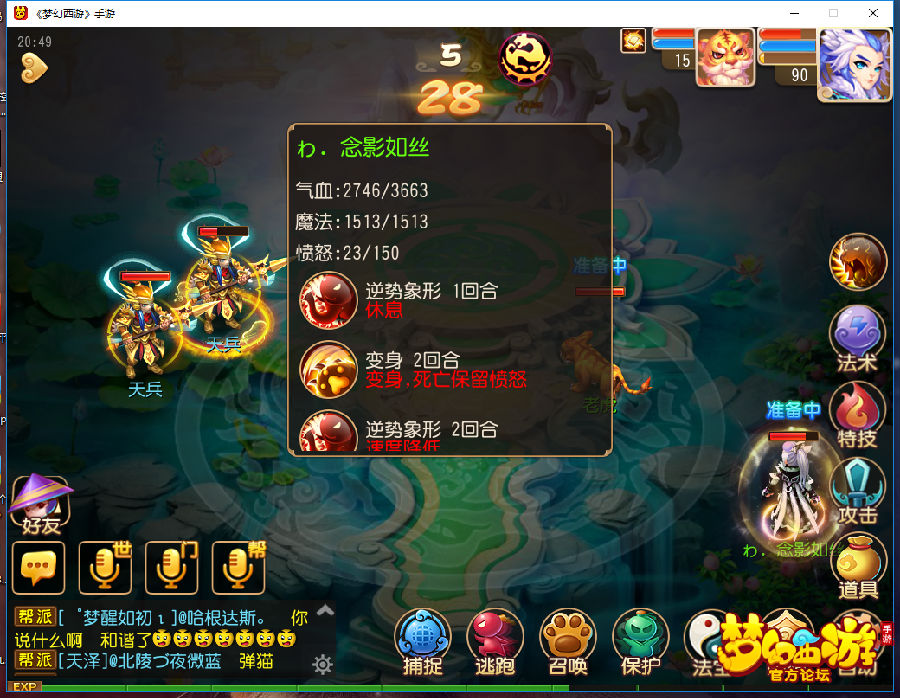Open the 法术 spell menu
The image size is (900, 698).
[x=857, y=336]
